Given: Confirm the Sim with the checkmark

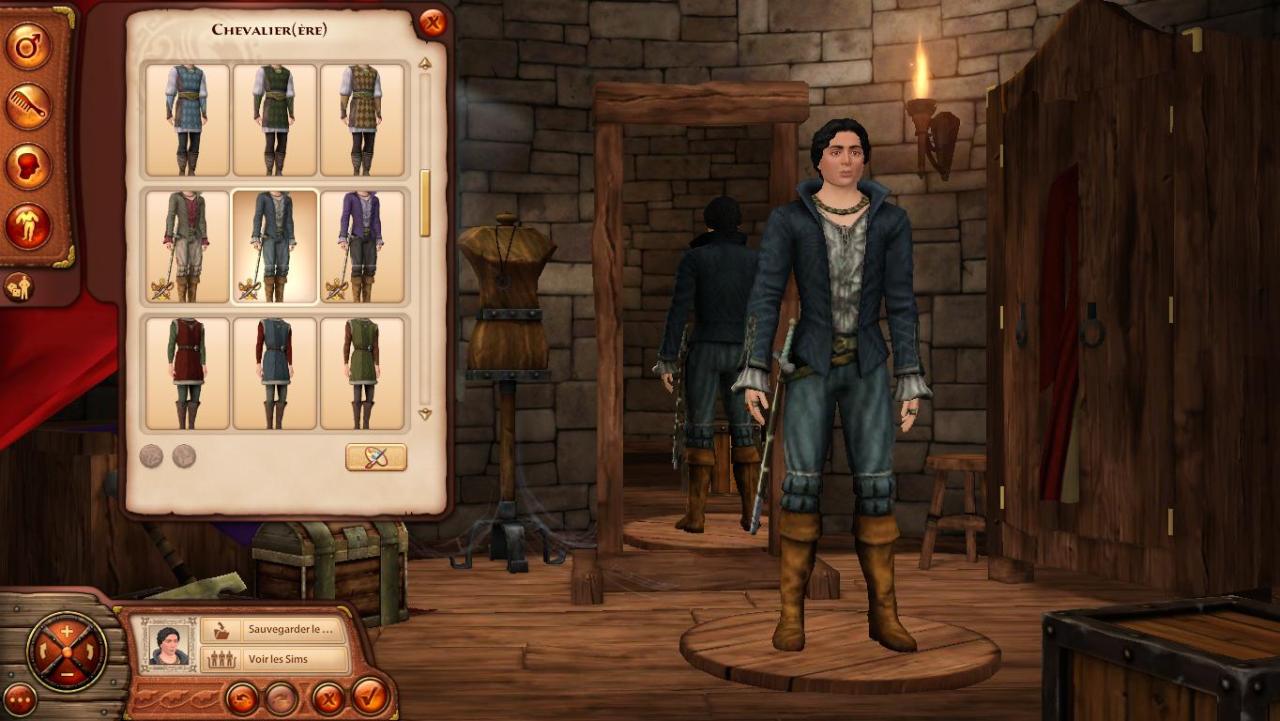Looking at the screenshot, I should 370,695.
